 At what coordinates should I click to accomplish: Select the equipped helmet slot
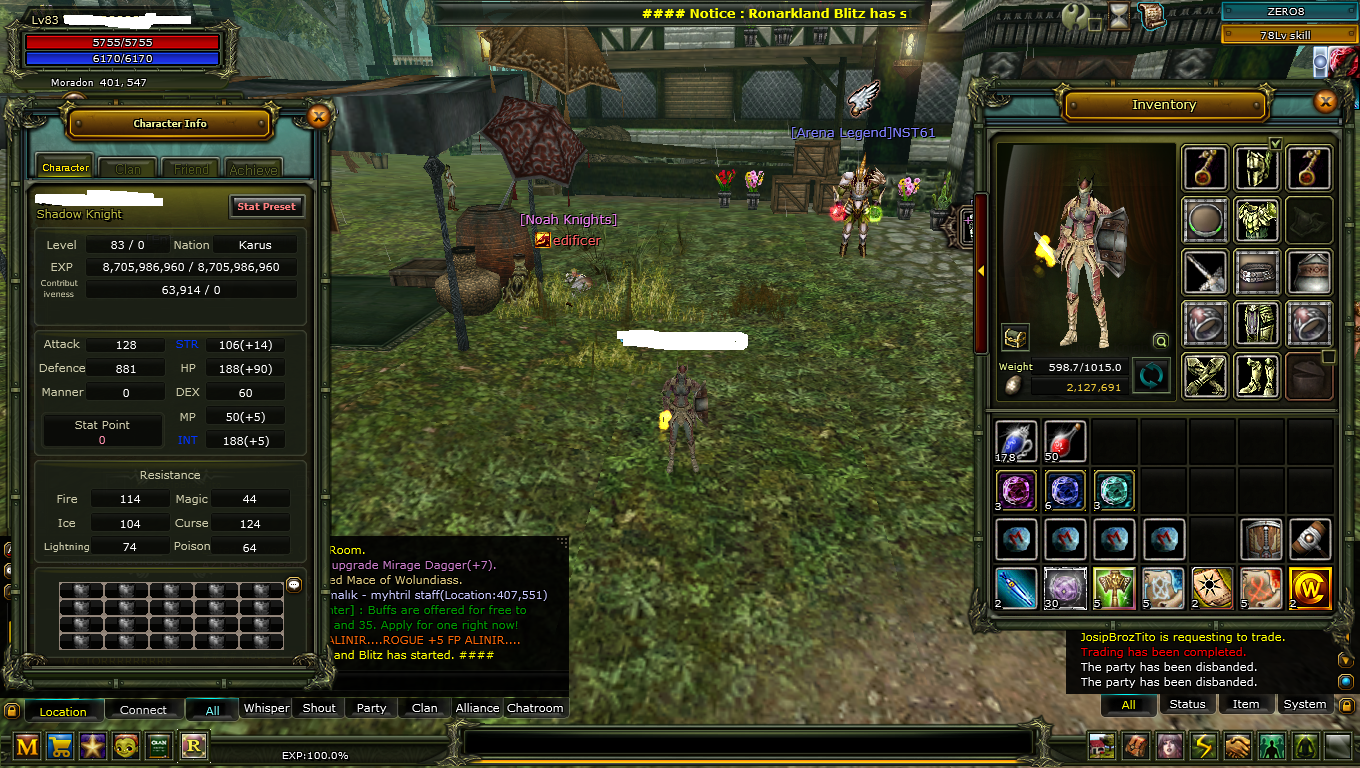coord(1257,168)
